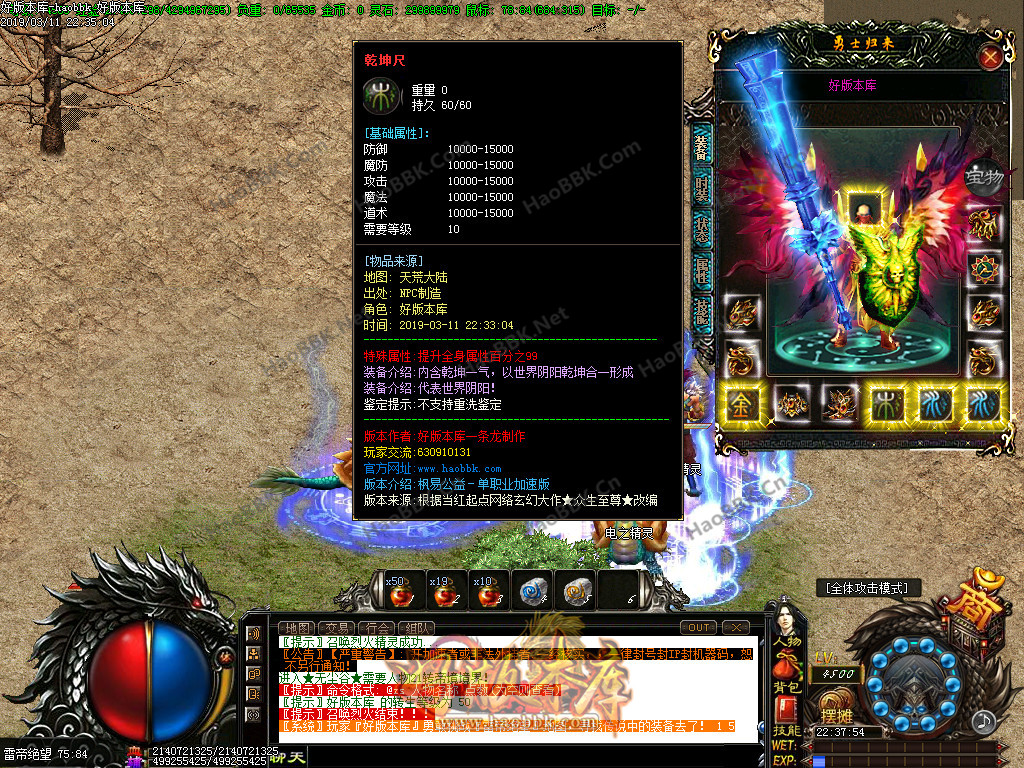Click the 宝物 treasure button
Screen dimensions: 1024x768
(x=983, y=178)
